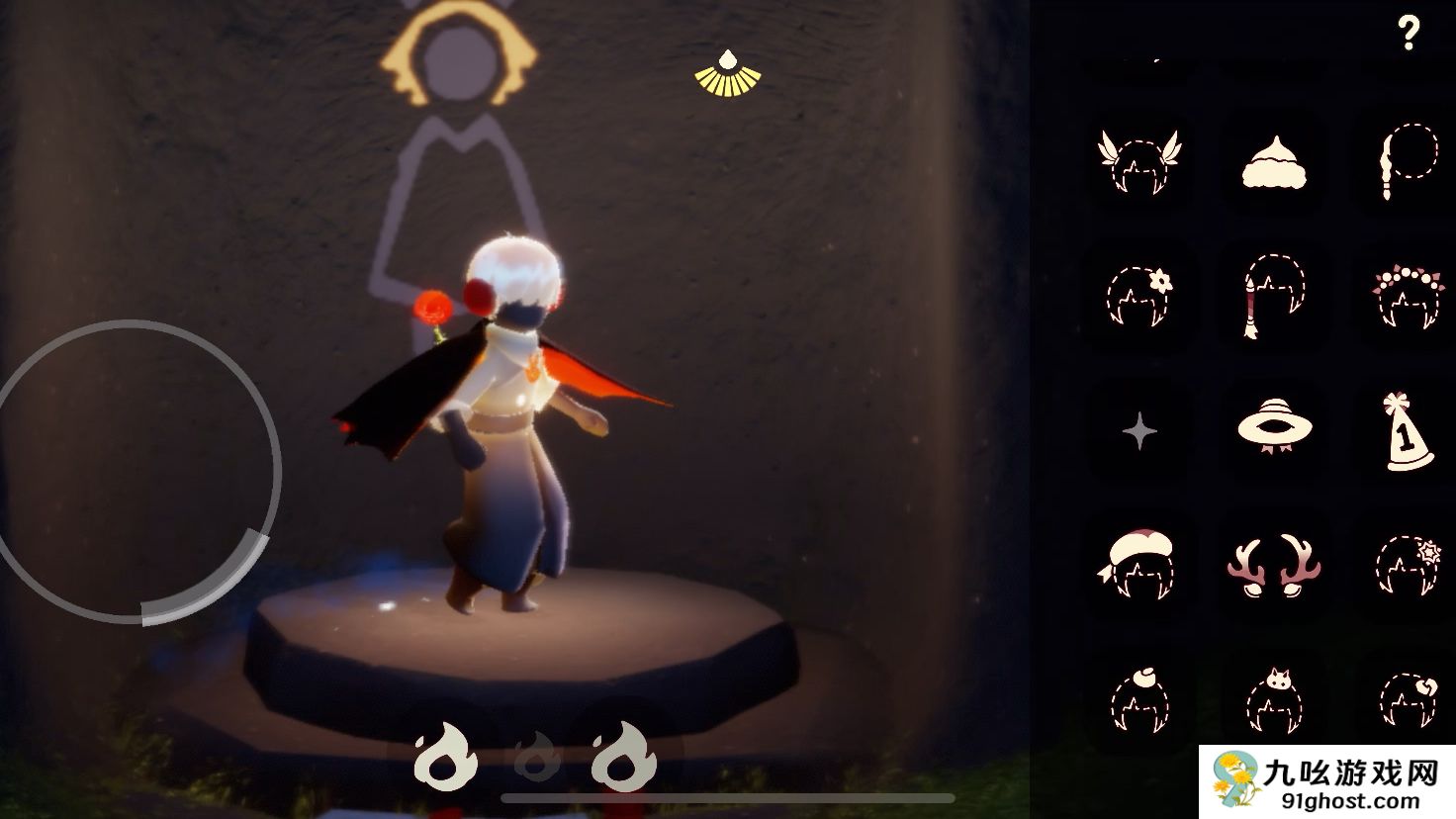Viewport: 1456px width, 819px height.
Task: Select the grey four-point sparkle slot
Action: point(1139,431)
